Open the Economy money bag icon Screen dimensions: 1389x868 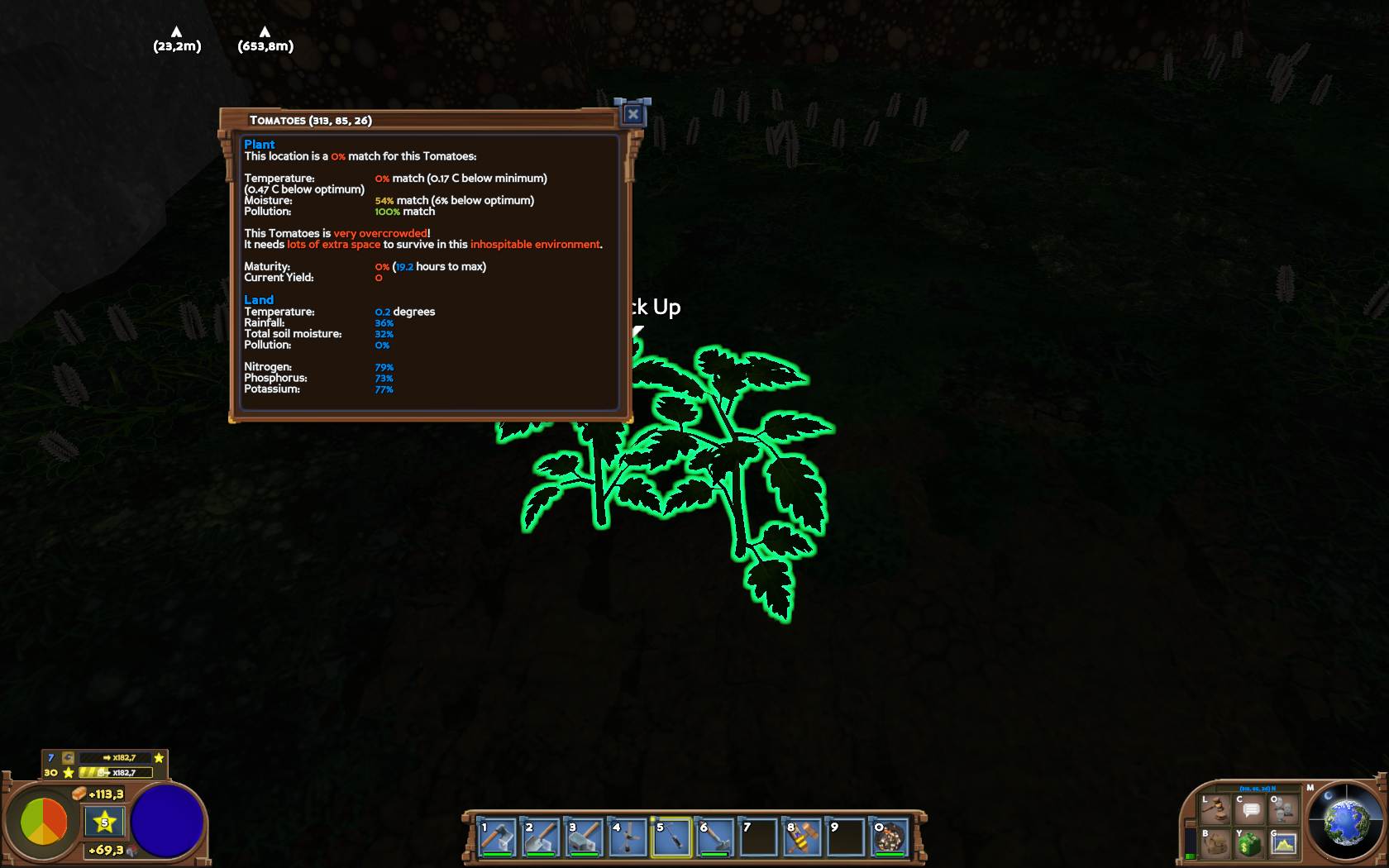(1249, 843)
